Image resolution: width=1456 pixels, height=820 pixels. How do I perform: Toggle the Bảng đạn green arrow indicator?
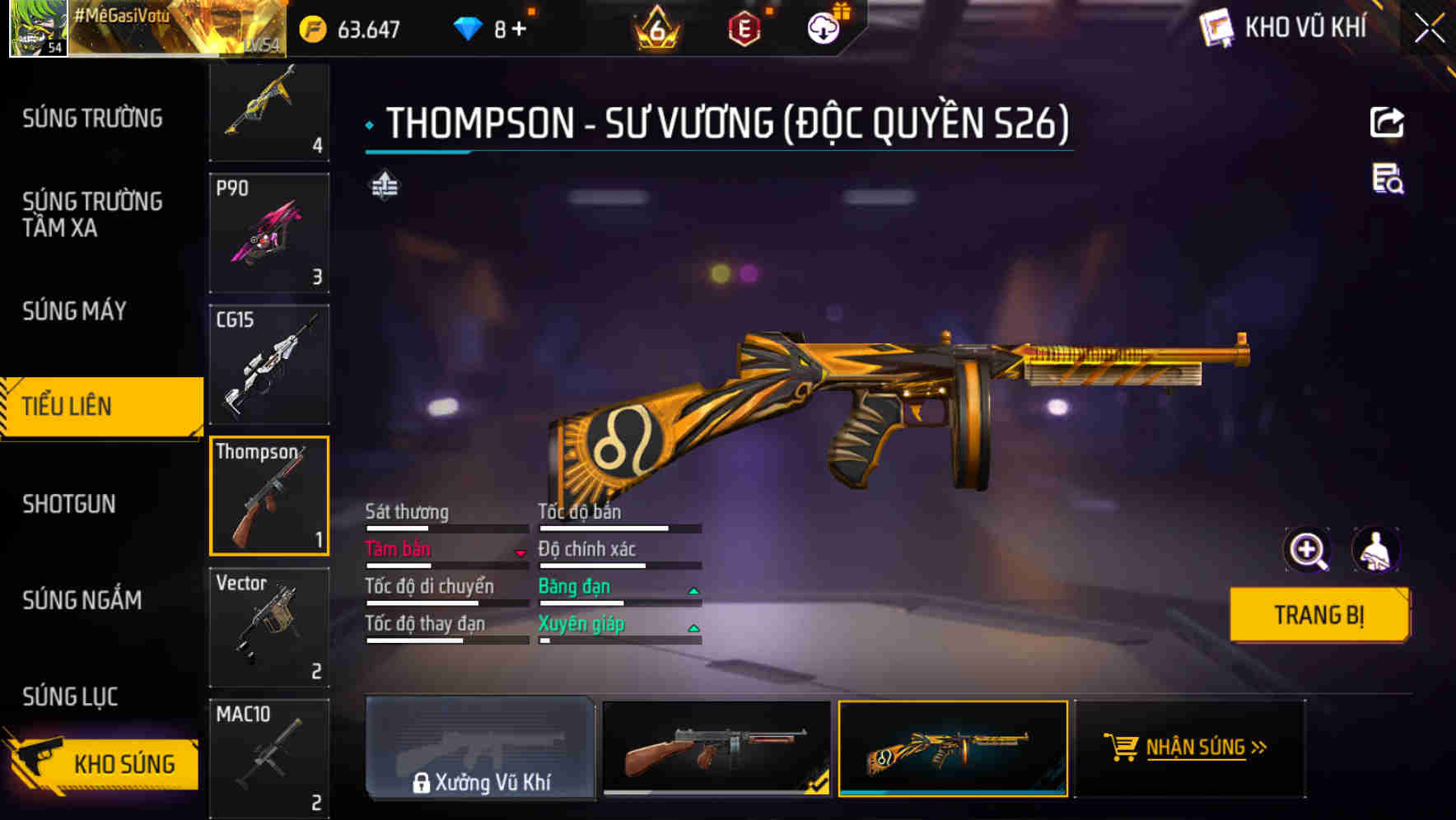click(x=694, y=589)
